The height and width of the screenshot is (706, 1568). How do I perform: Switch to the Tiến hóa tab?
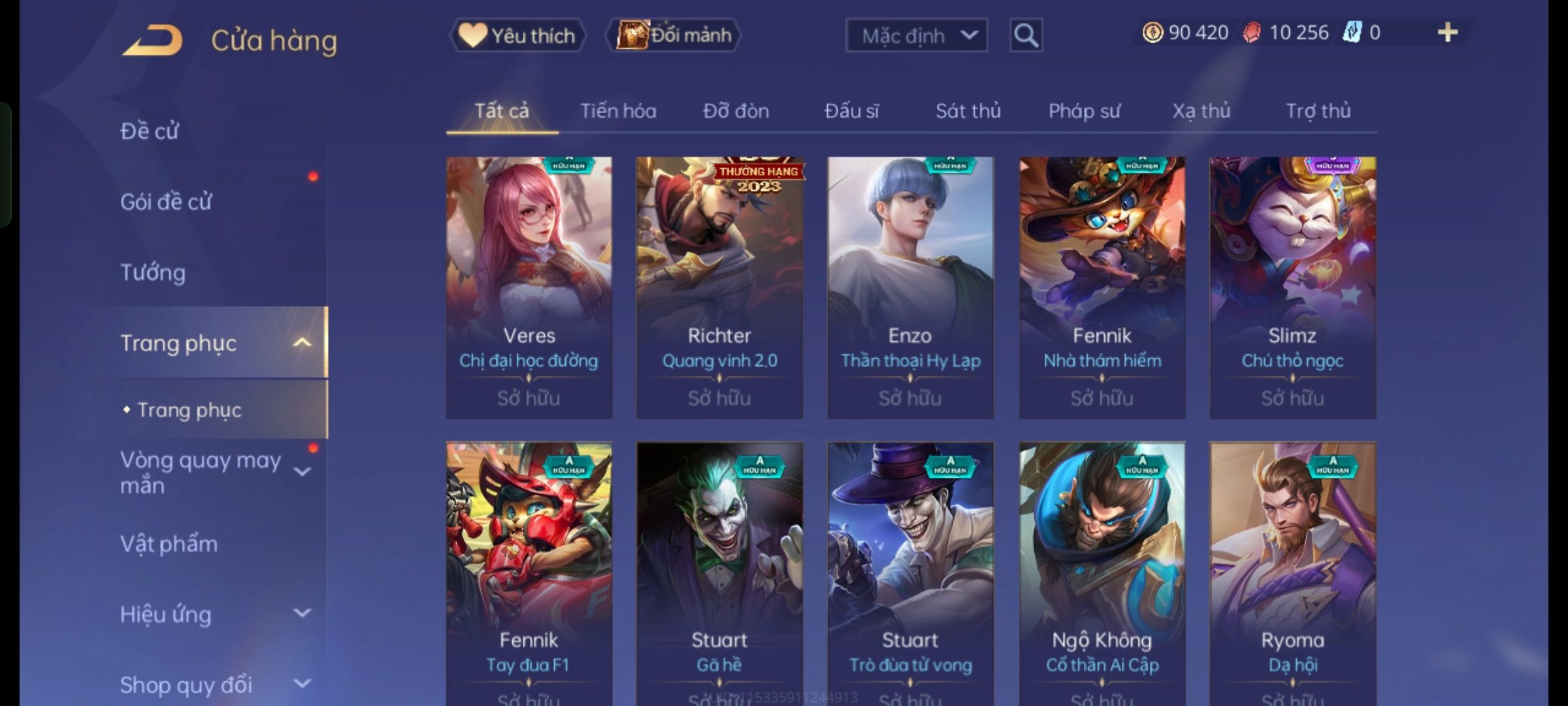pos(618,111)
